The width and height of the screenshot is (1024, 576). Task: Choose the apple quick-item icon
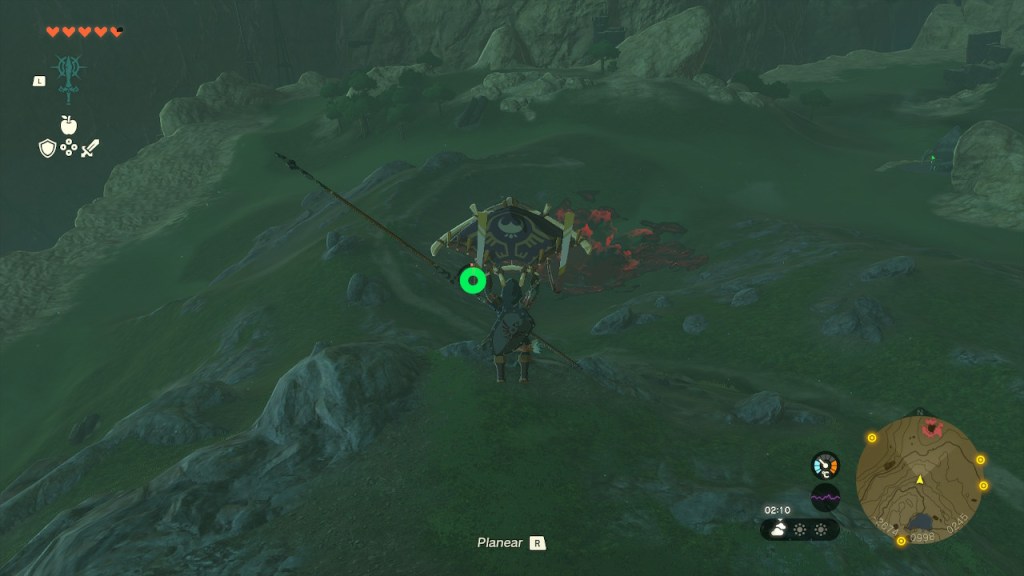[x=68, y=125]
